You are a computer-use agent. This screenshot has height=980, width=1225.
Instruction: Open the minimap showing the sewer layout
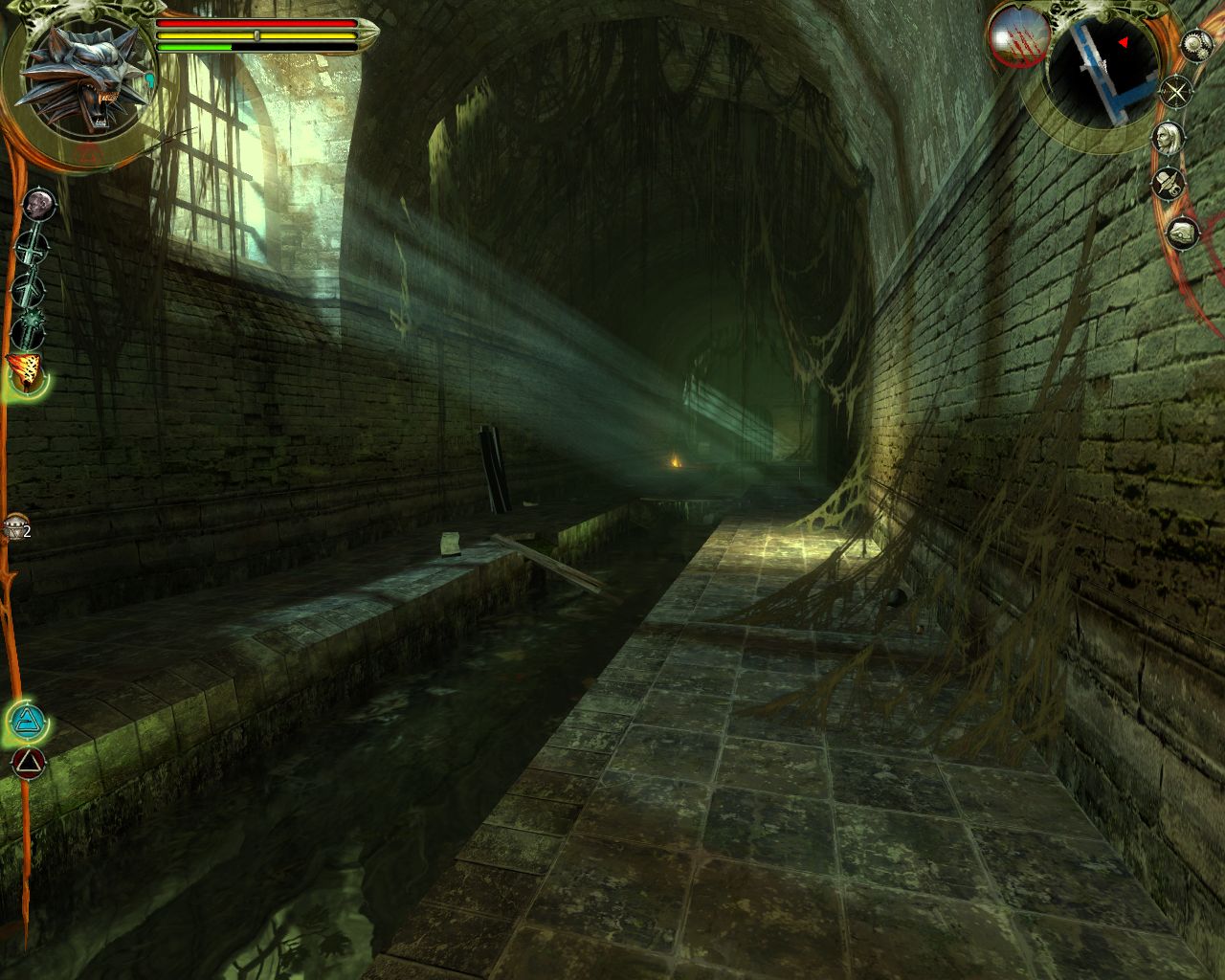tap(1101, 71)
